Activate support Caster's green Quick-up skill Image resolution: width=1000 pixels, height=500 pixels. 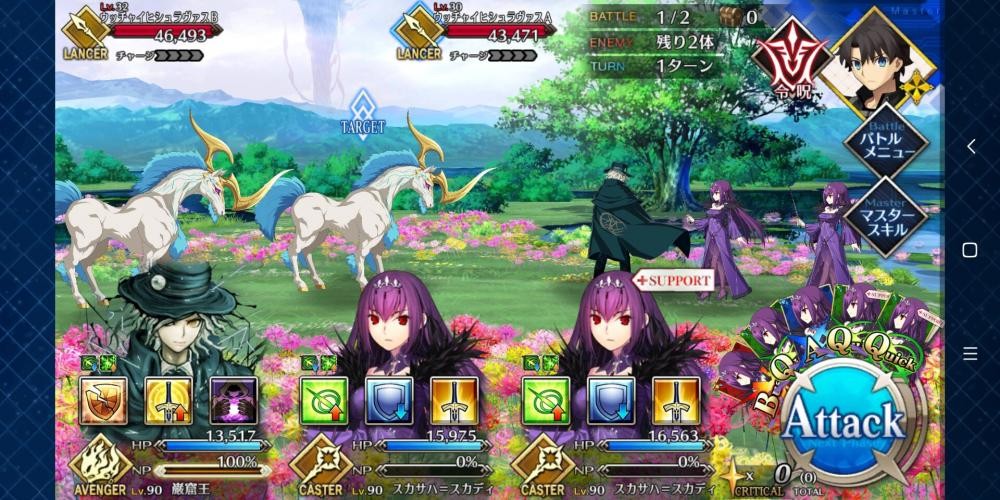tap(544, 400)
